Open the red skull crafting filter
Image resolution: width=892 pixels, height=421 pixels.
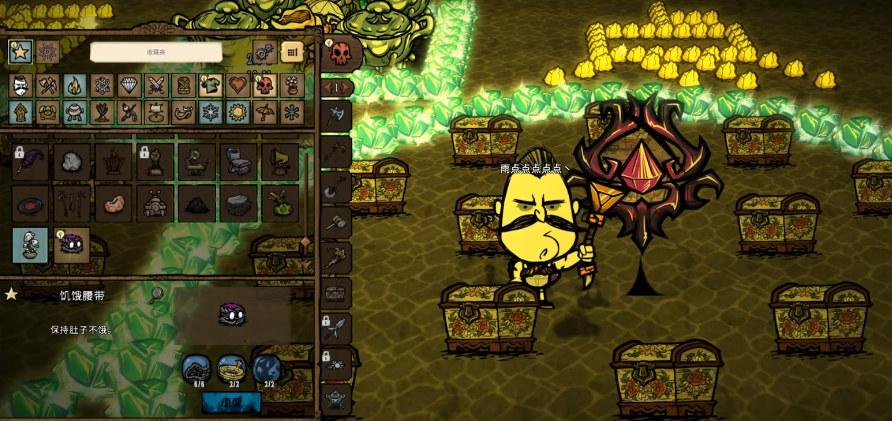click(x=264, y=86)
